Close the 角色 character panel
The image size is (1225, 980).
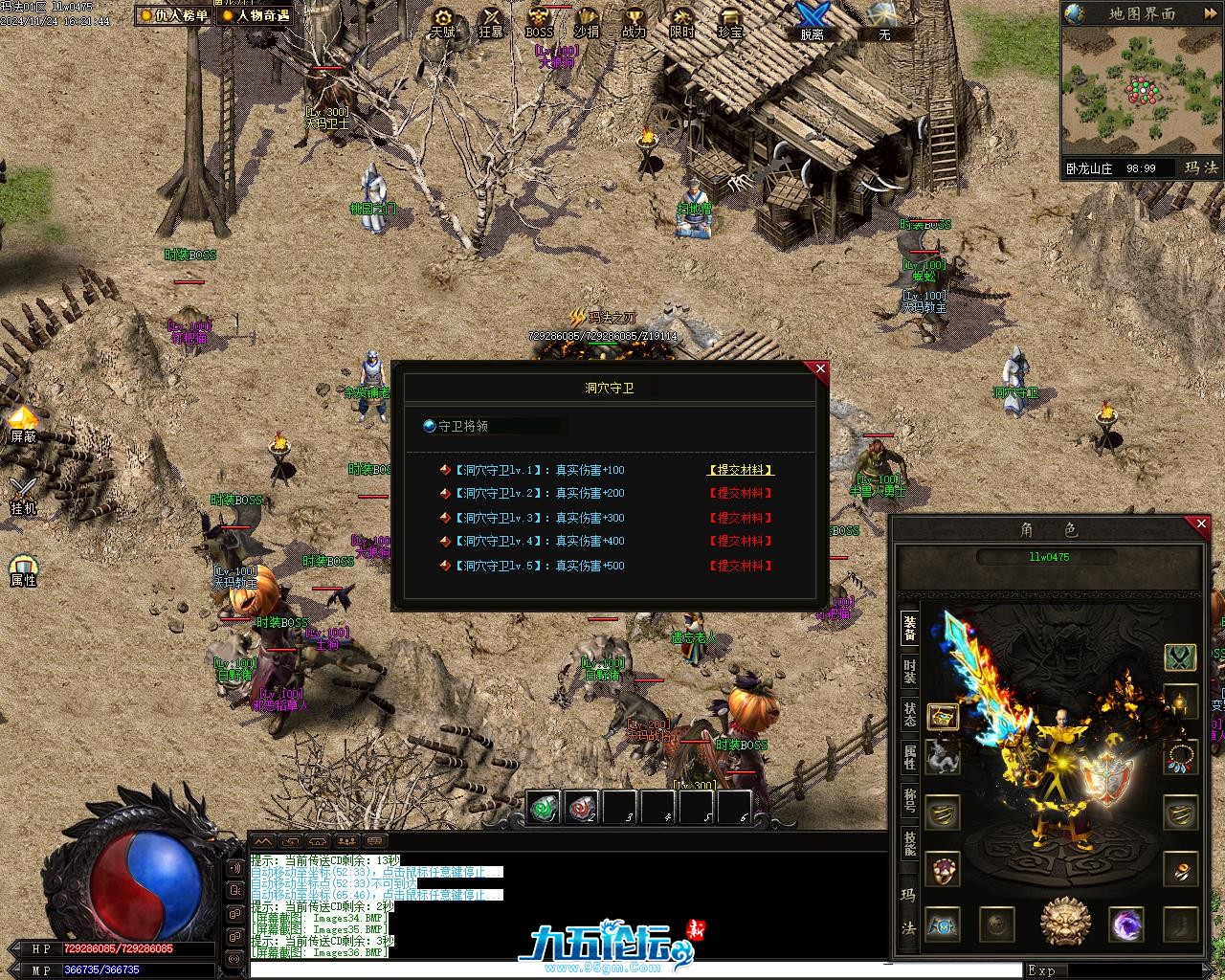pyautogui.click(x=1202, y=523)
